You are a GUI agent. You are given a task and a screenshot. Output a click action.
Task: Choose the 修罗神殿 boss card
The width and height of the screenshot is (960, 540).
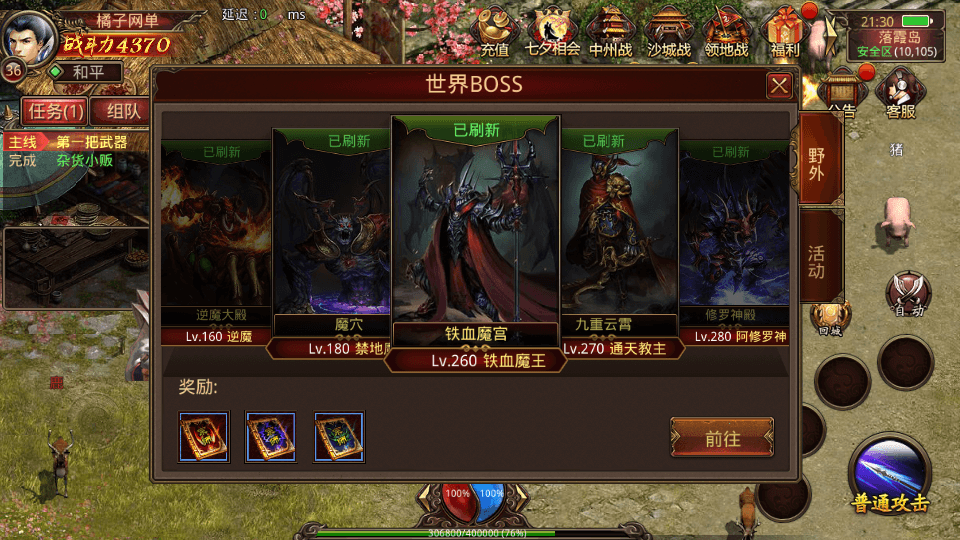pos(735,240)
